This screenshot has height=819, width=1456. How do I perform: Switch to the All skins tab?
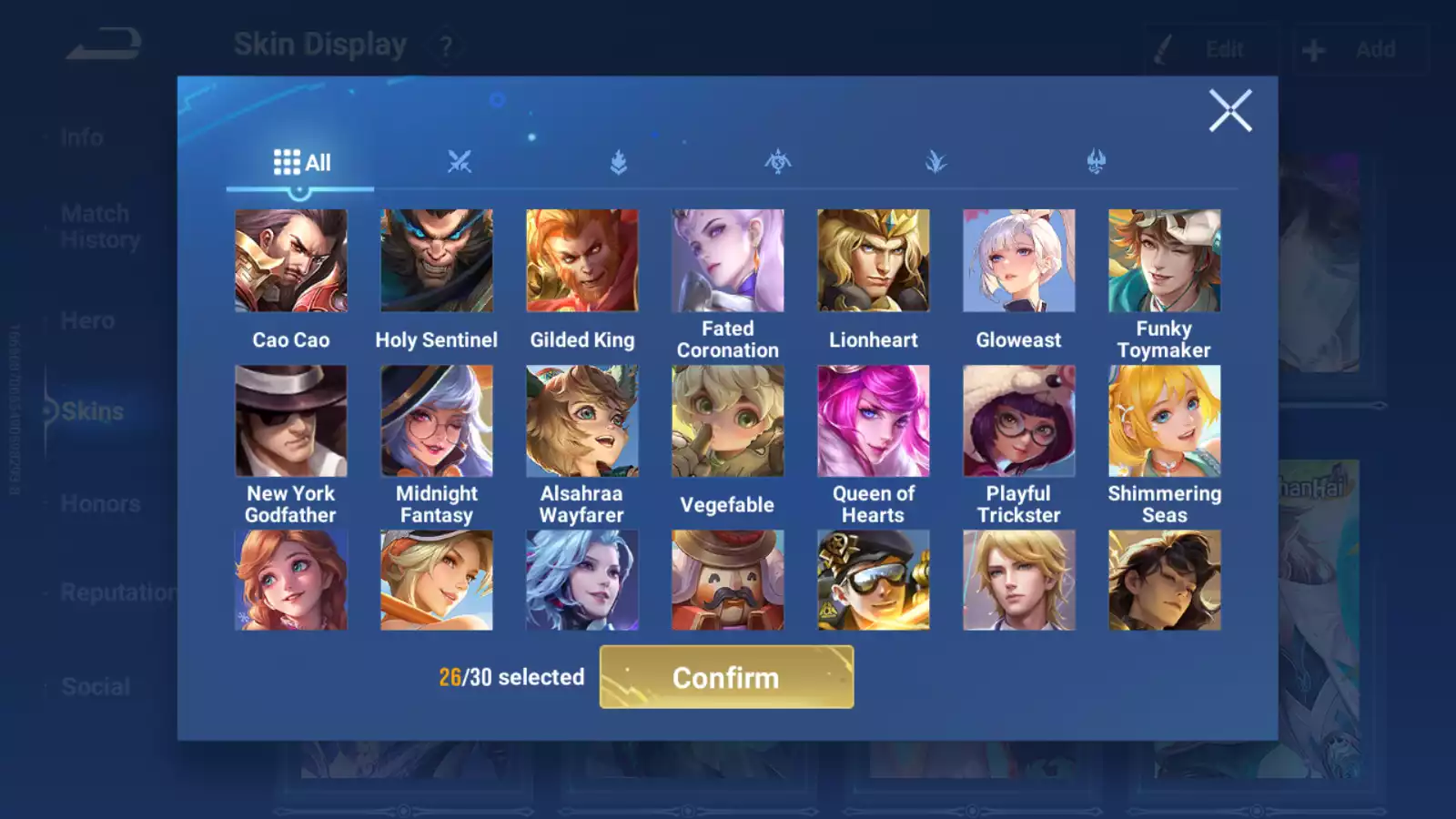click(x=301, y=163)
